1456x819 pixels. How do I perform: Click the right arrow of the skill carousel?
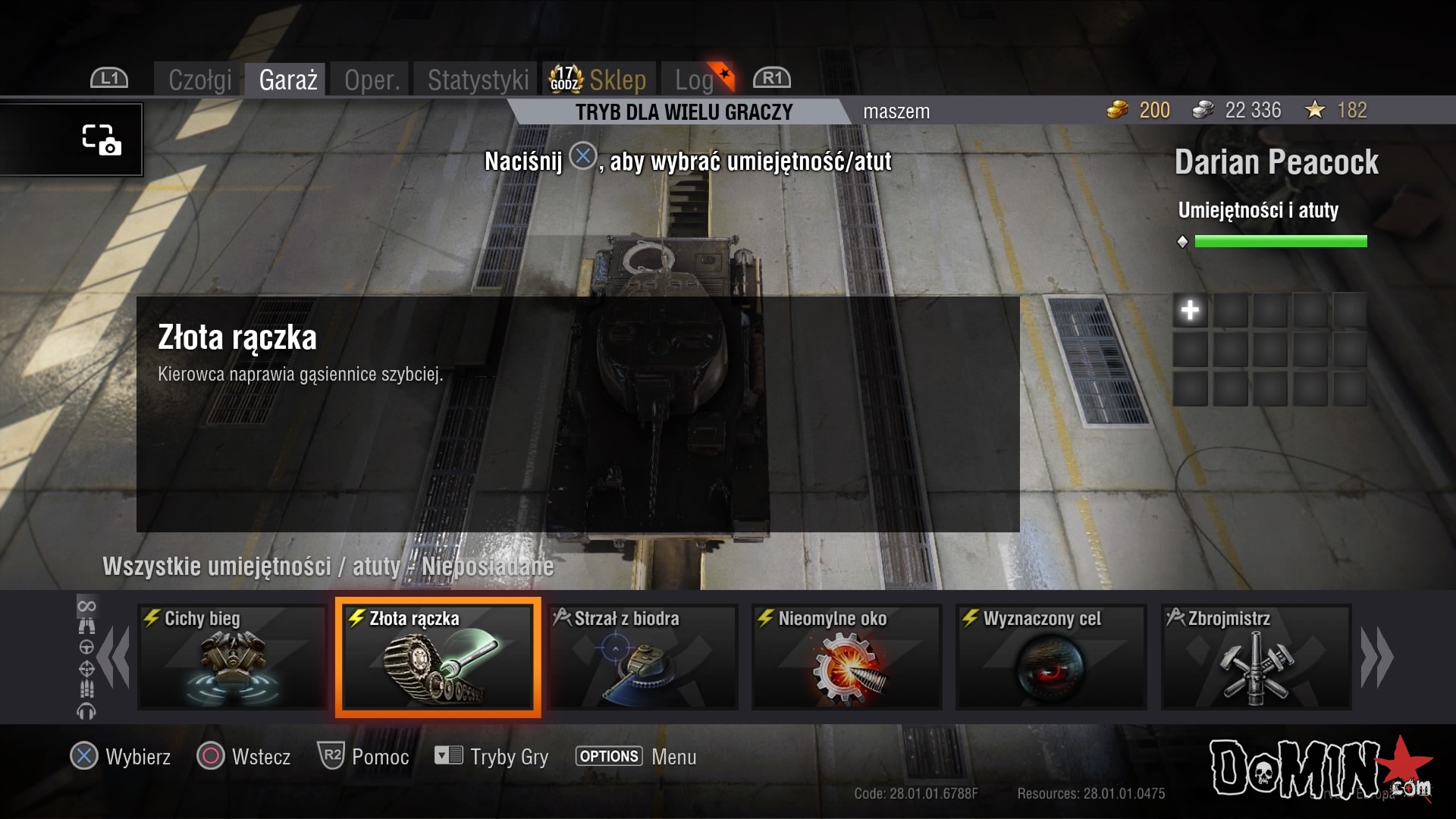pyautogui.click(x=1376, y=657)
